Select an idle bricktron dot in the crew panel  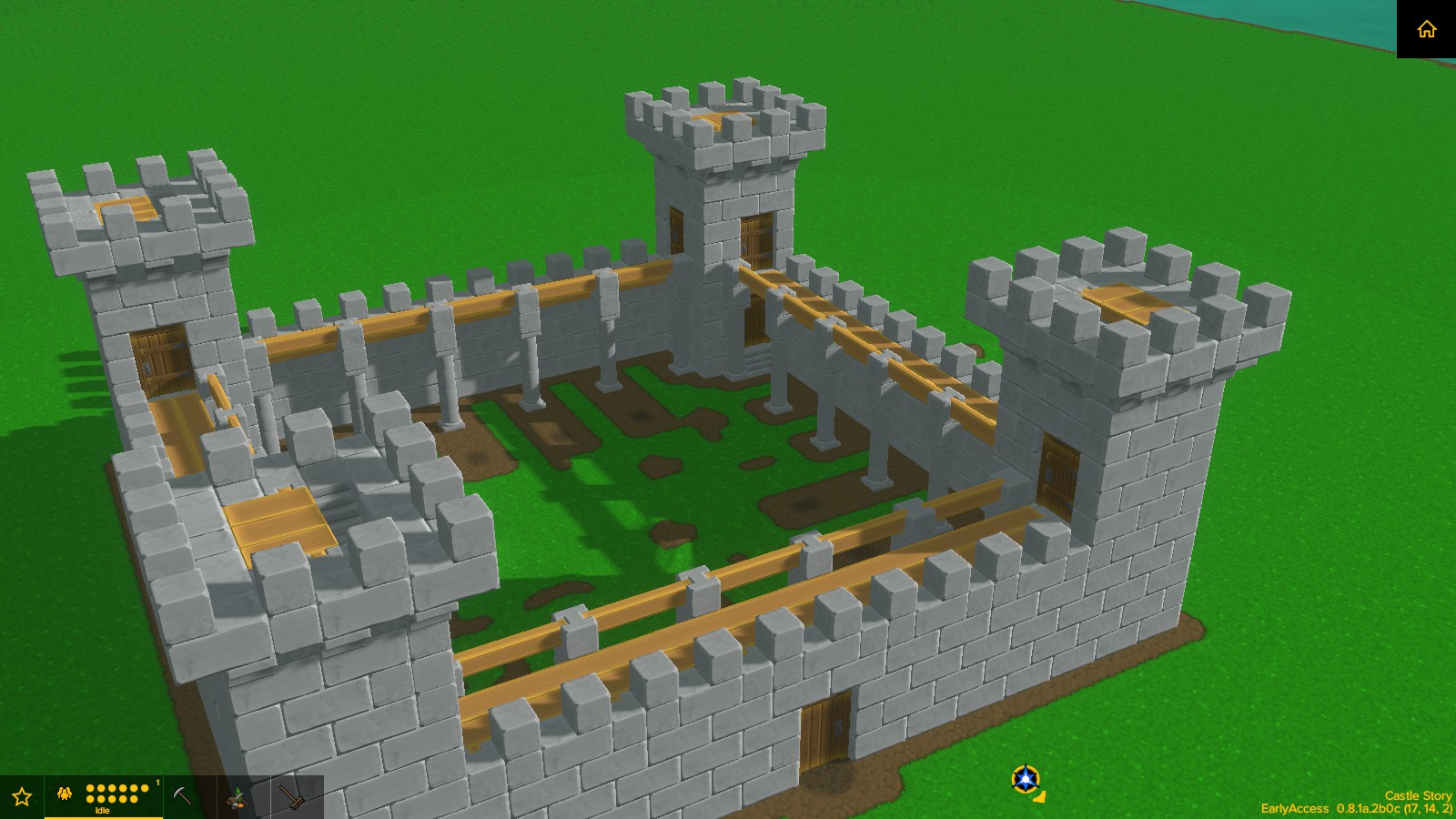(91, 786)
